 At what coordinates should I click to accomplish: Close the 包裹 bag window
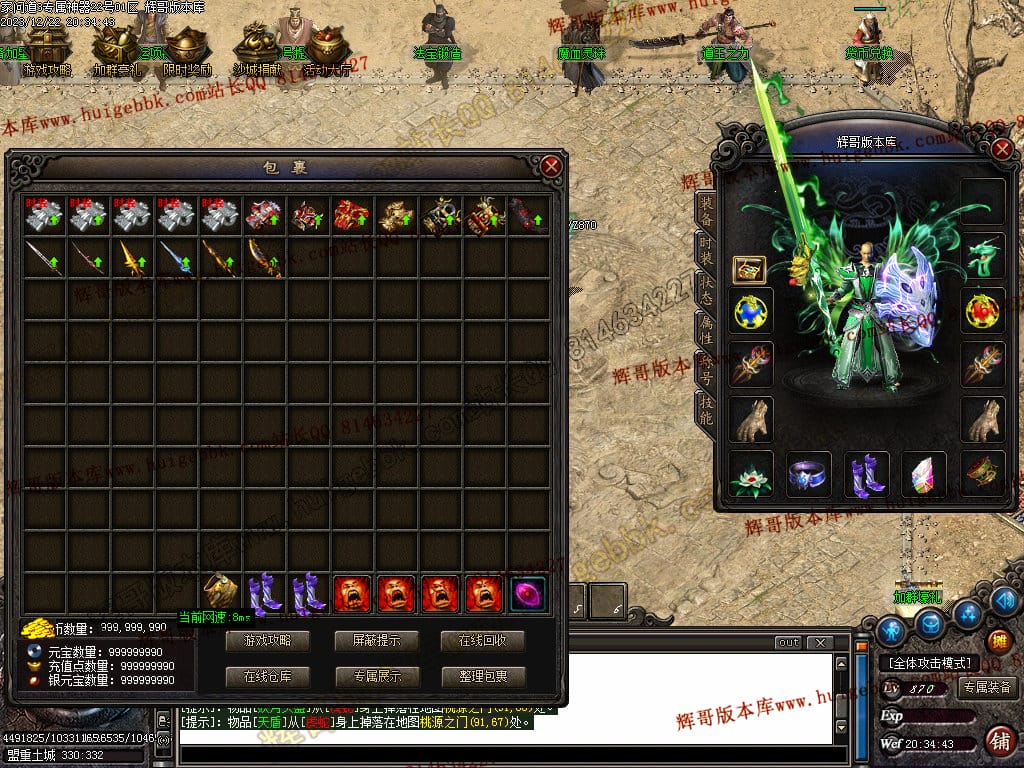point(551,167)
